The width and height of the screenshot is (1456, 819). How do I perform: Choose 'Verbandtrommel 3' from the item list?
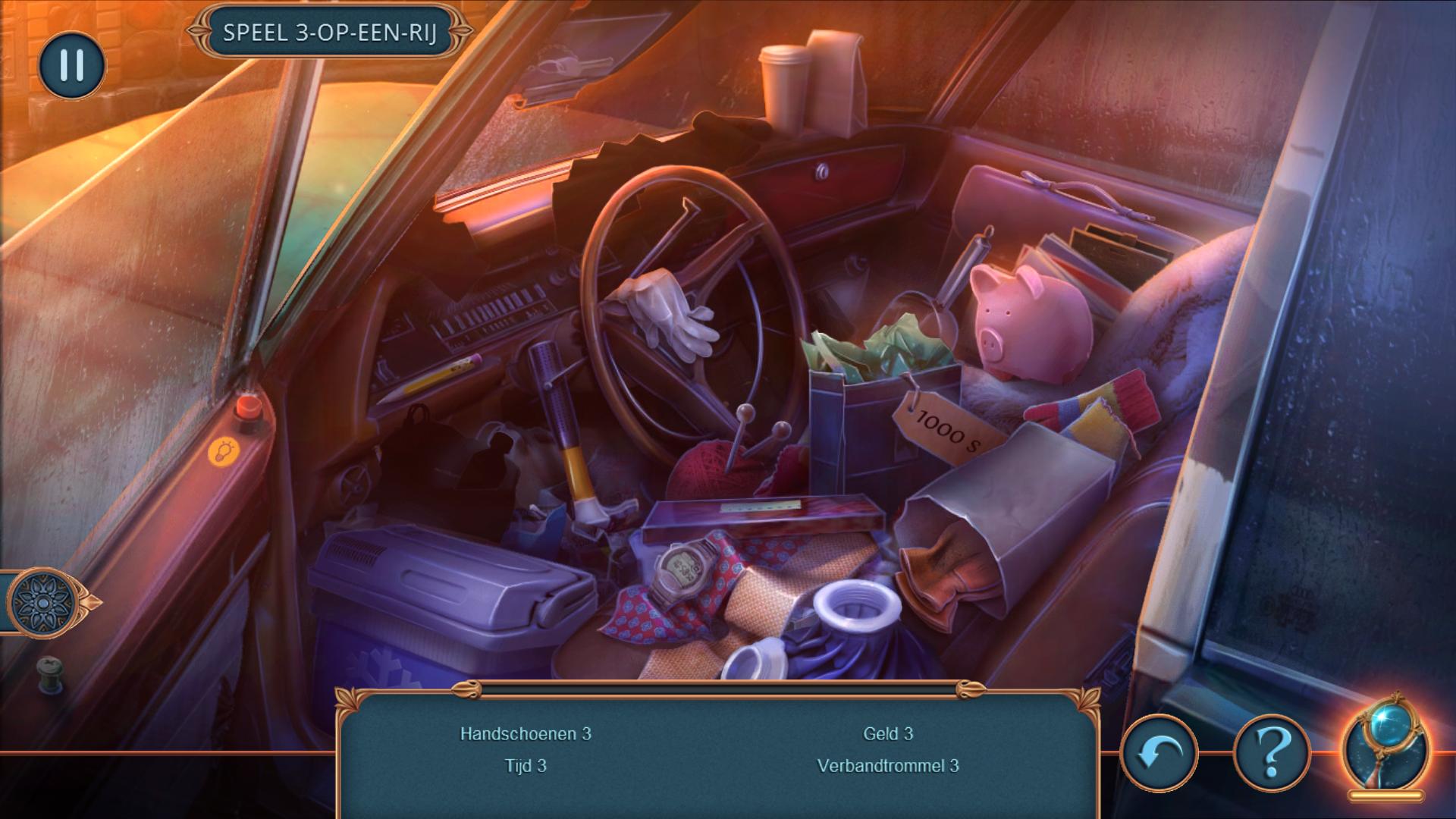point(888,765)
